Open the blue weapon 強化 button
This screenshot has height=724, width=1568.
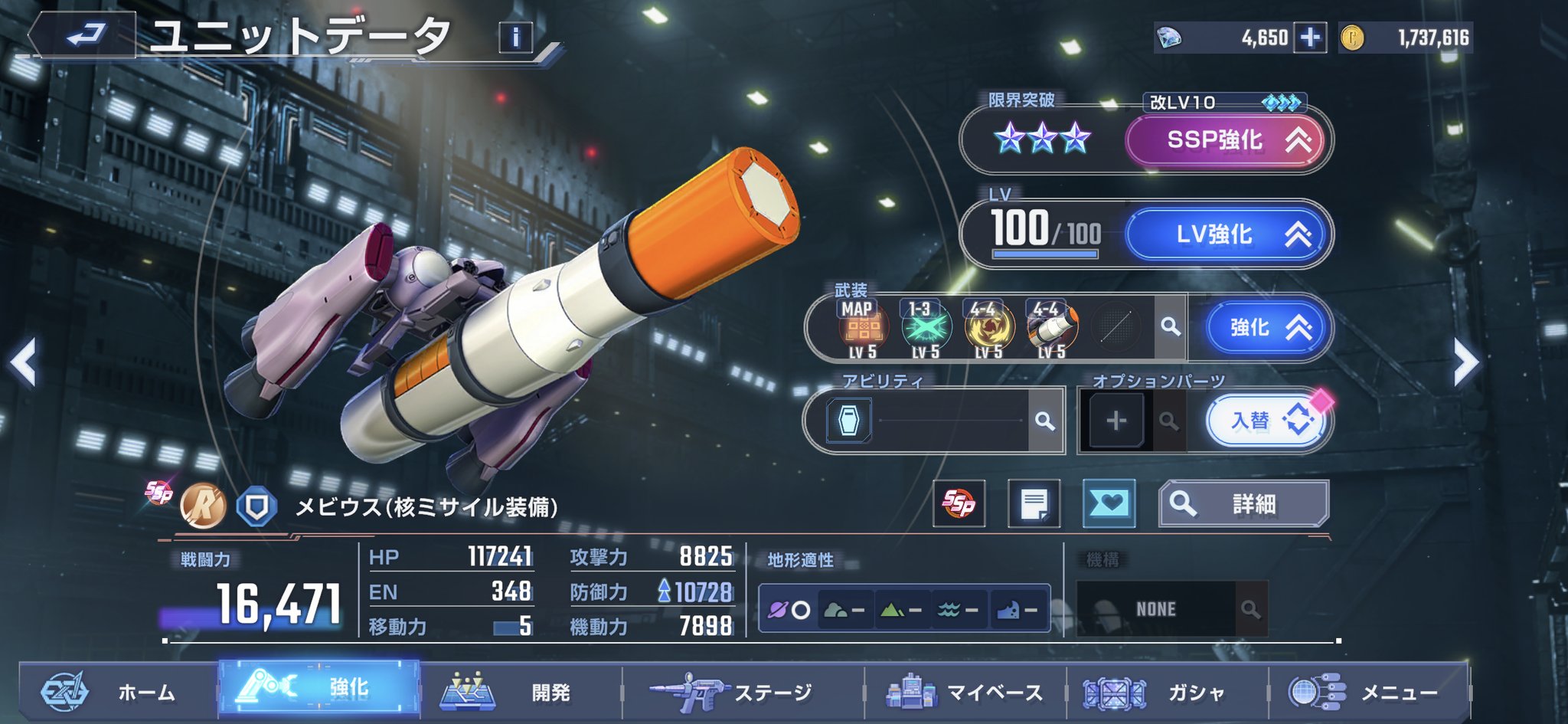1266,328
